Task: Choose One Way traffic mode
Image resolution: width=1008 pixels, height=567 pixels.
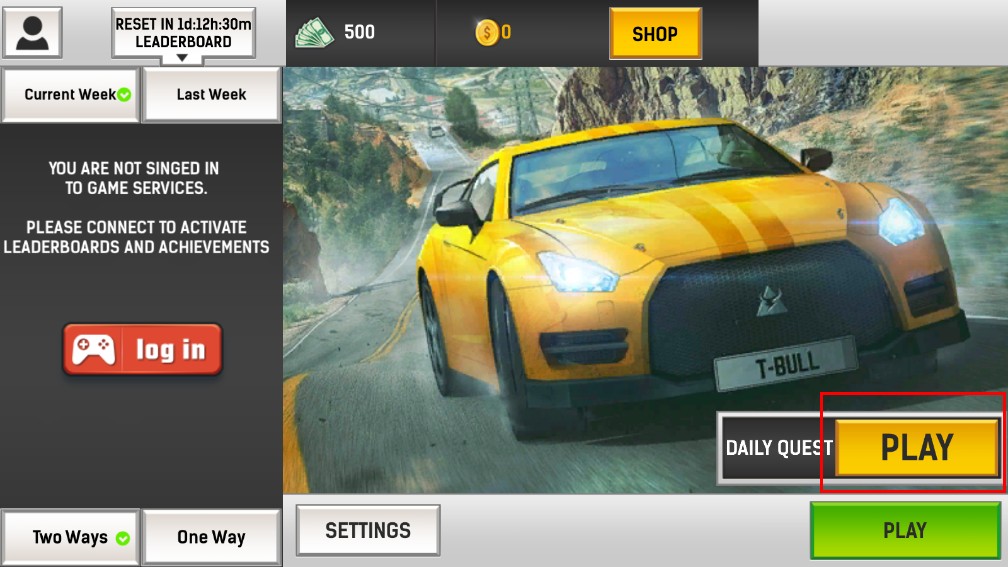Action: (211, 537)
